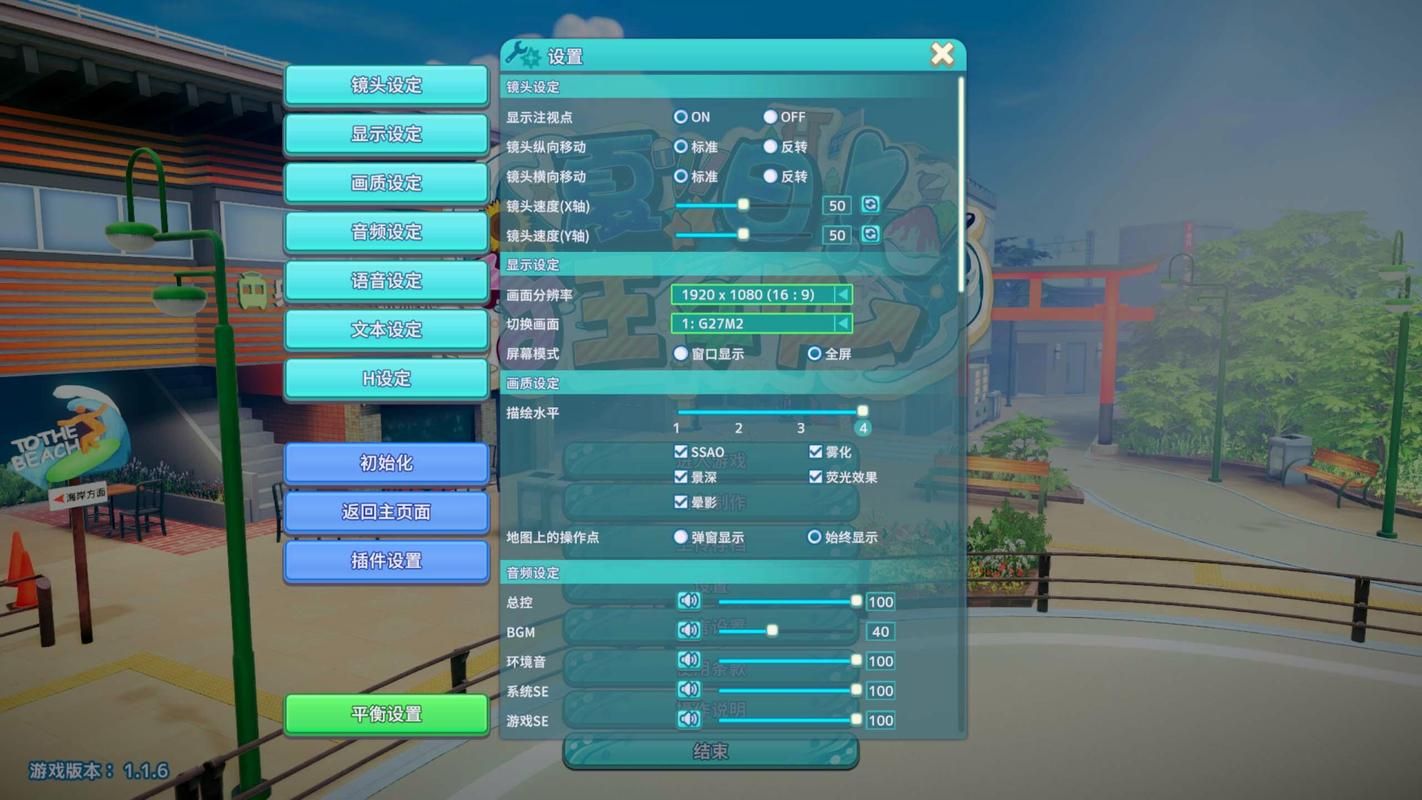This screenshot has width=1422, height=800.
Task: Open the 画面分辨率 resolution dropdown
Action: pyautogui.click(x=845, y=295)
